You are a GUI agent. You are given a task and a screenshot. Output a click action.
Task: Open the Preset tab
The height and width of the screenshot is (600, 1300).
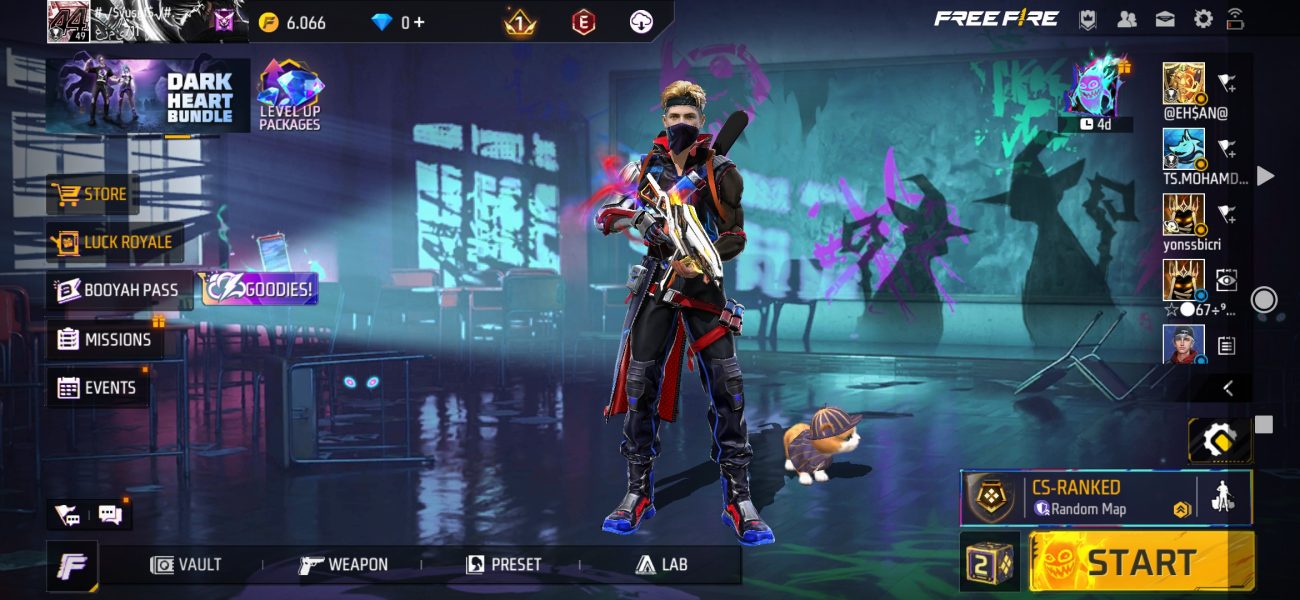click(x=505, y=565)
